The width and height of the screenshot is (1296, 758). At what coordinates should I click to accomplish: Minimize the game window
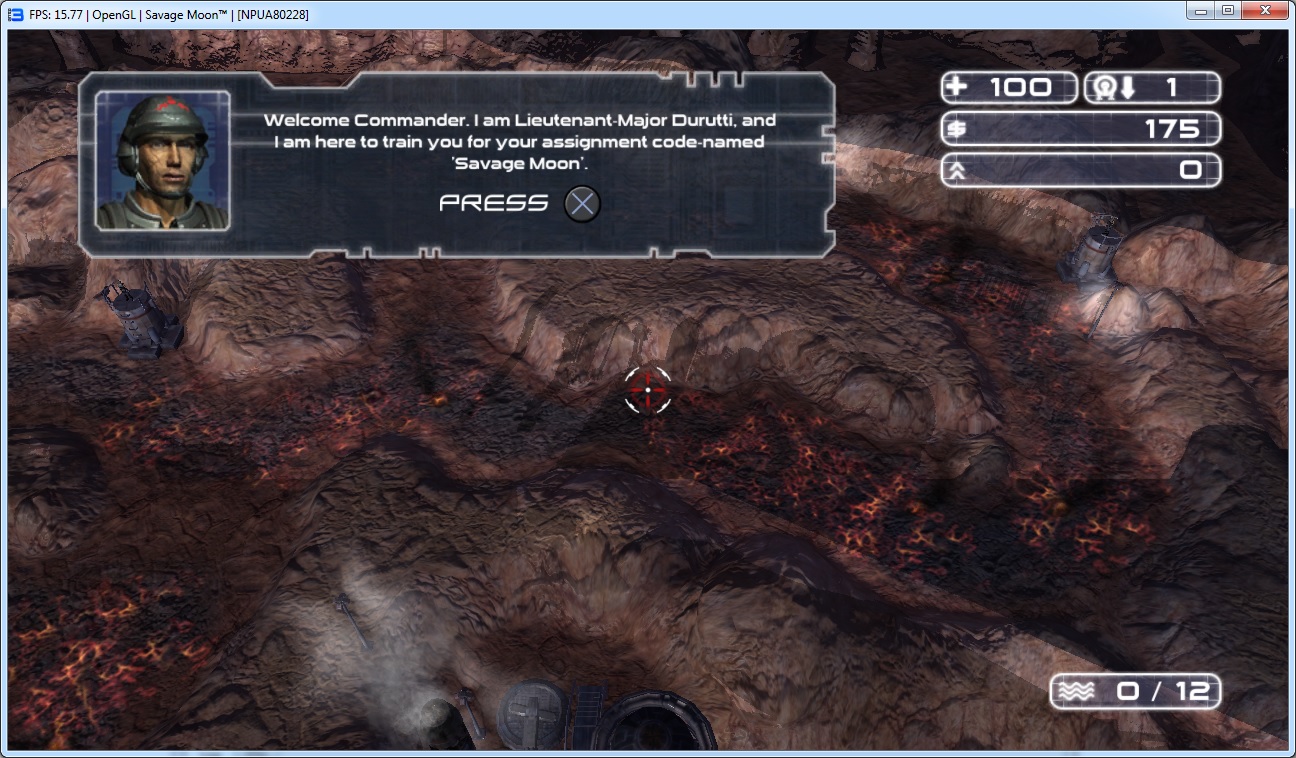1201,11
